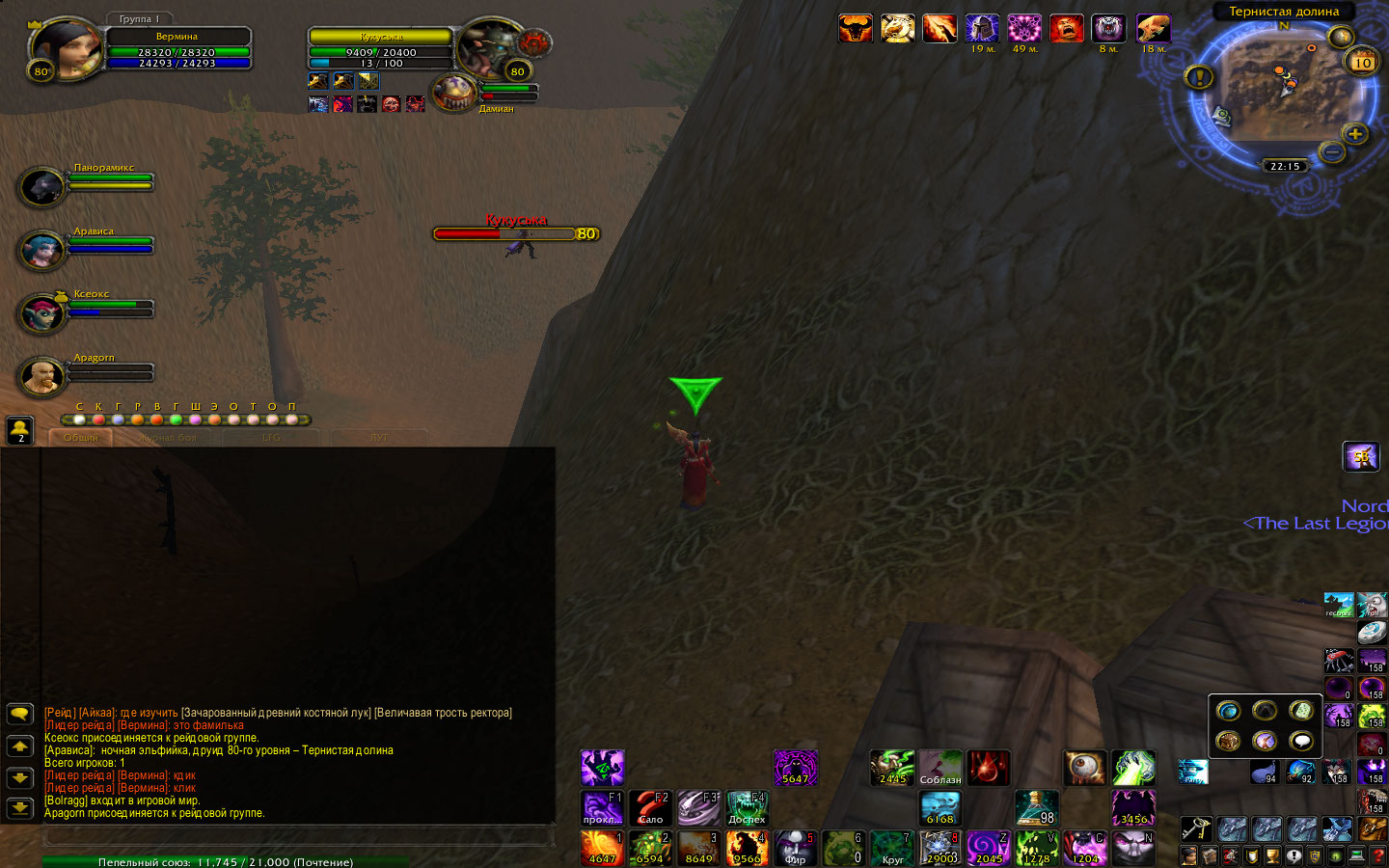This screenshot has height=868, width=1389.
Task: Select party member Ксеокс's portrait frame
Action: (42, 313)
